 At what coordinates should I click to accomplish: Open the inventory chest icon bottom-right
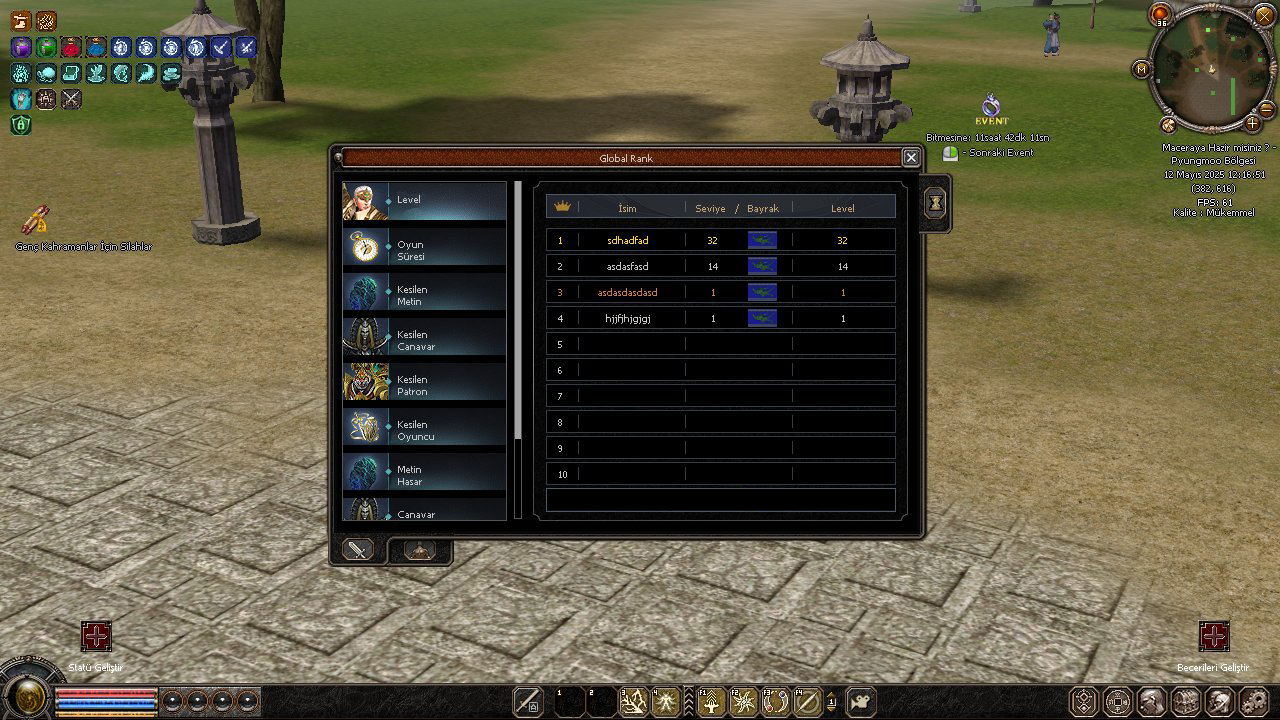[1185, 700]
